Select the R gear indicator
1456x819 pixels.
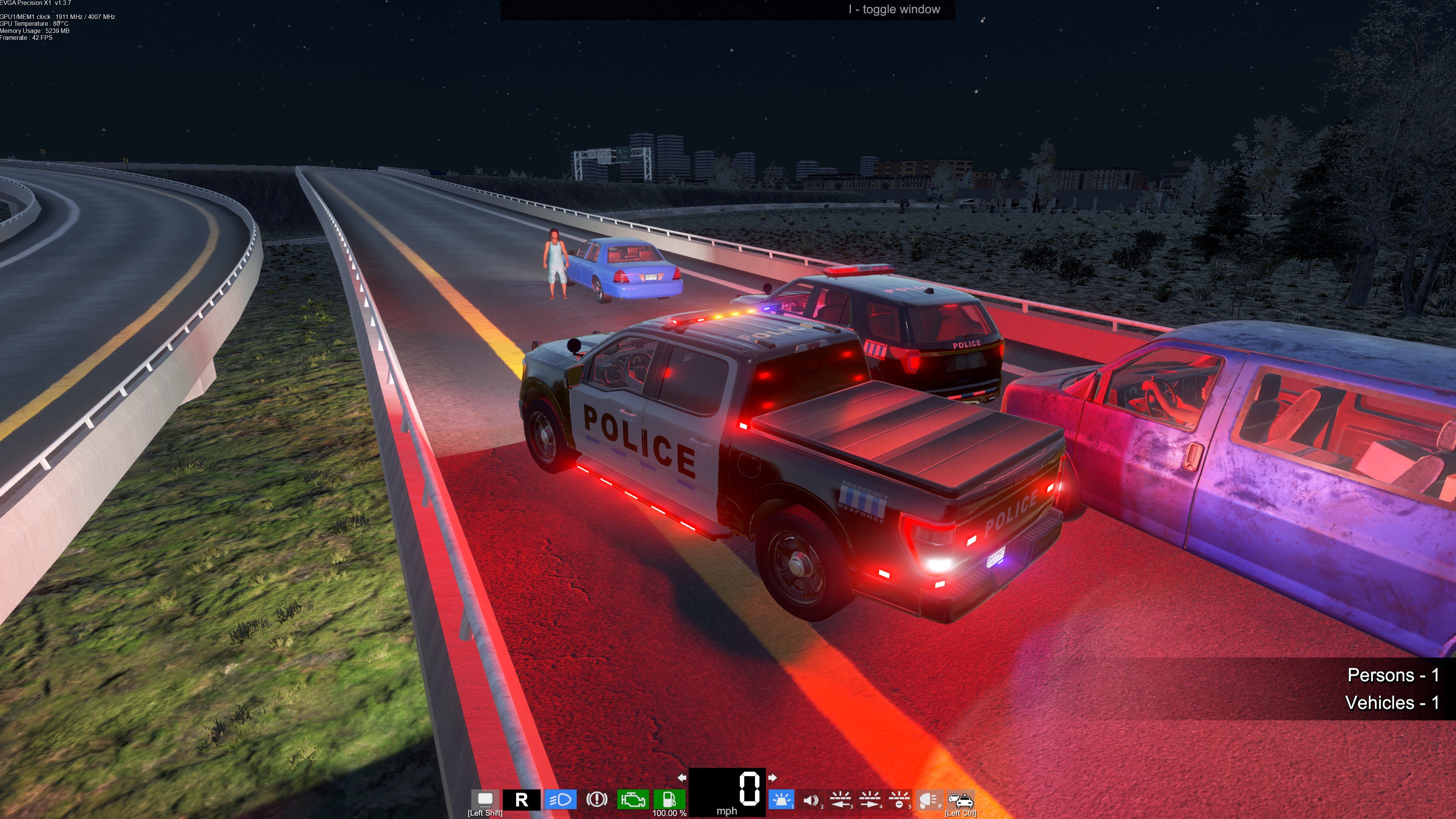tap(522, 800)
